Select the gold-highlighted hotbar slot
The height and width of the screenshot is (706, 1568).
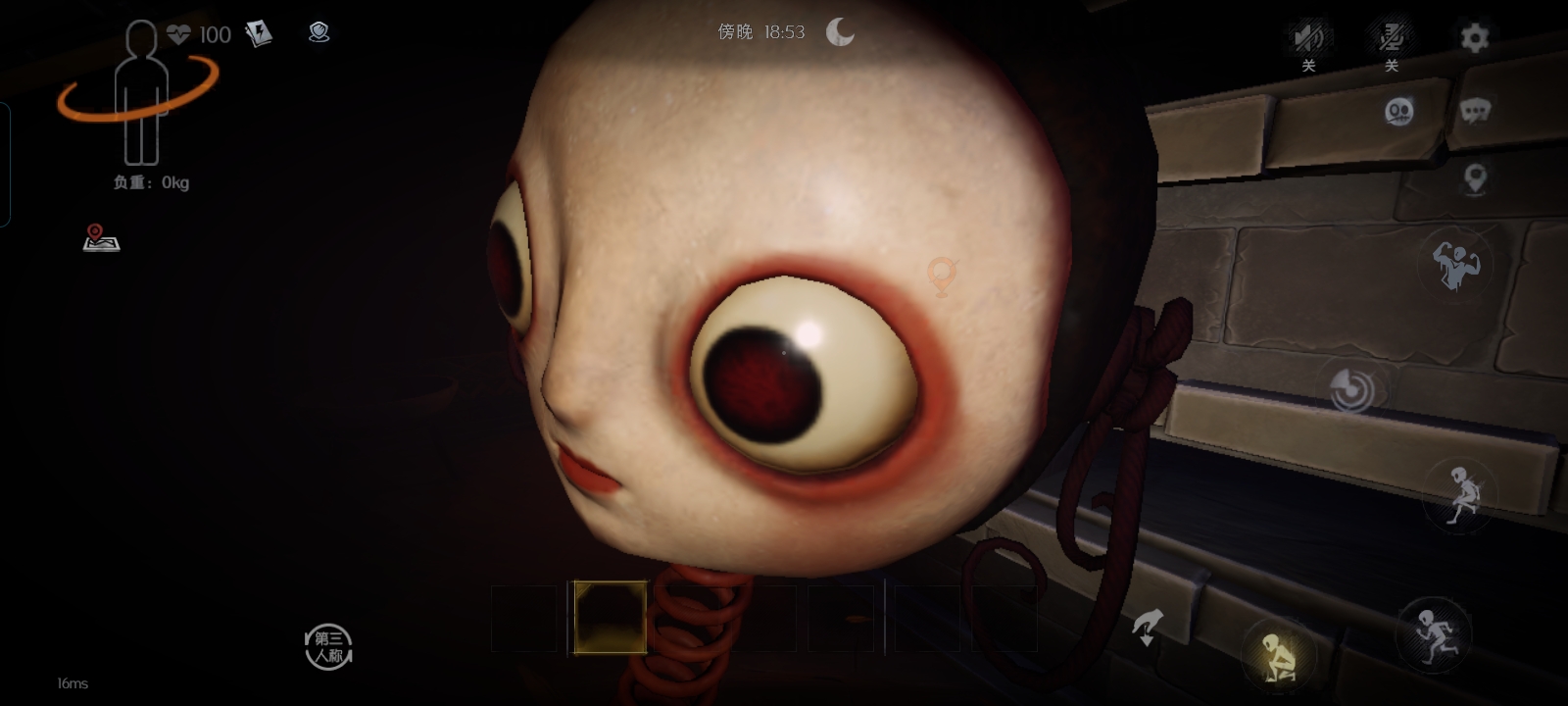pyautogui.click(x=610, y=617)
